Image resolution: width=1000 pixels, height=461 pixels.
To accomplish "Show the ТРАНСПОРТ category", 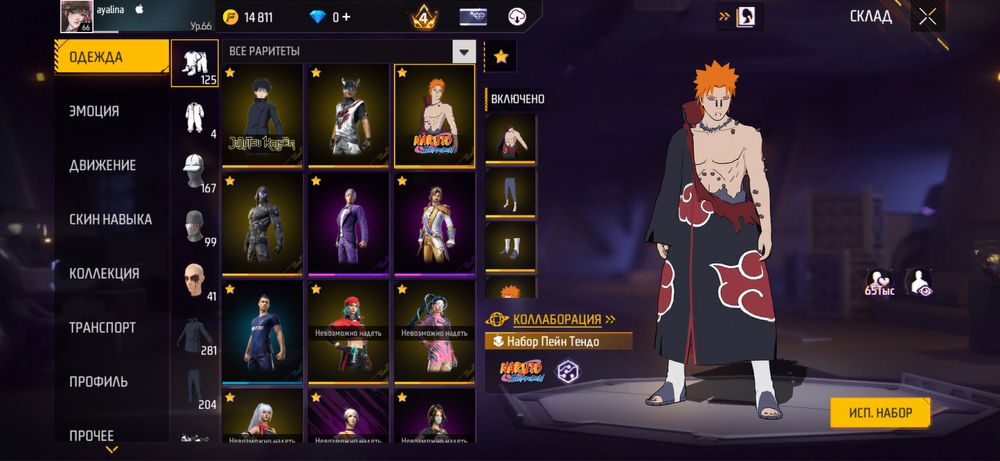I will tap(102, 327).
